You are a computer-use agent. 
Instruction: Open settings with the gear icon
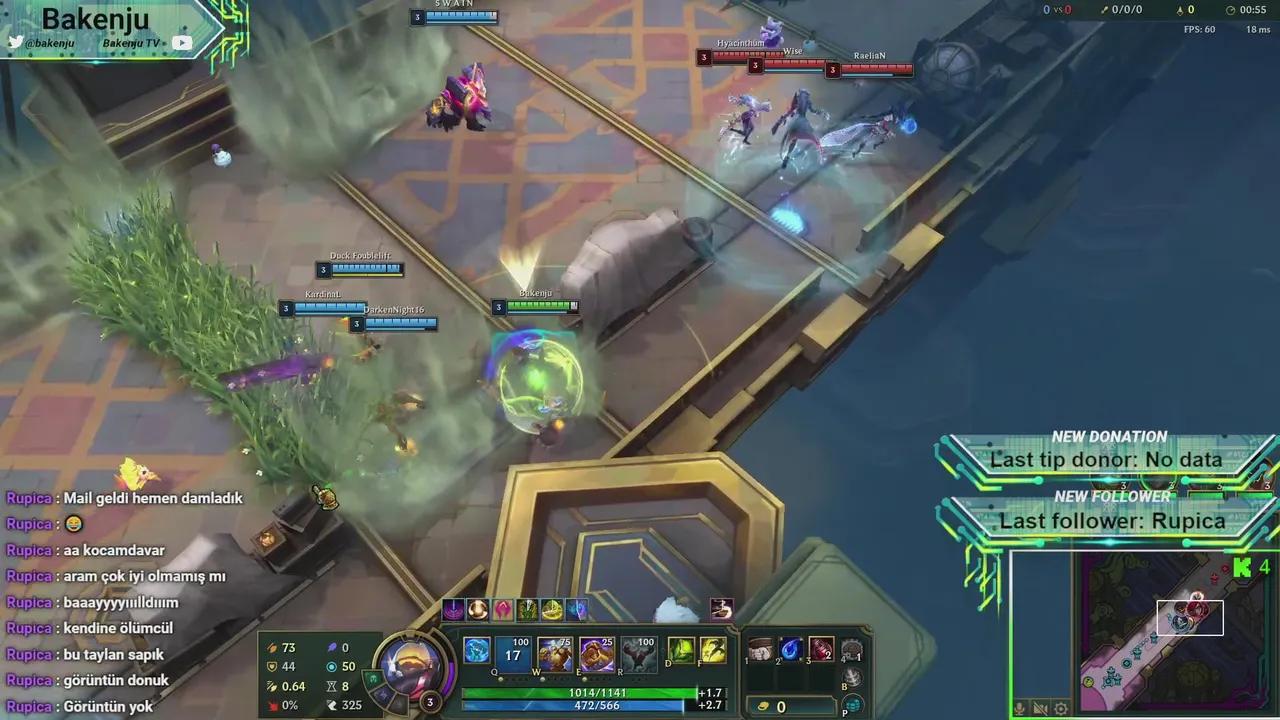click(x=1061, y=709)
